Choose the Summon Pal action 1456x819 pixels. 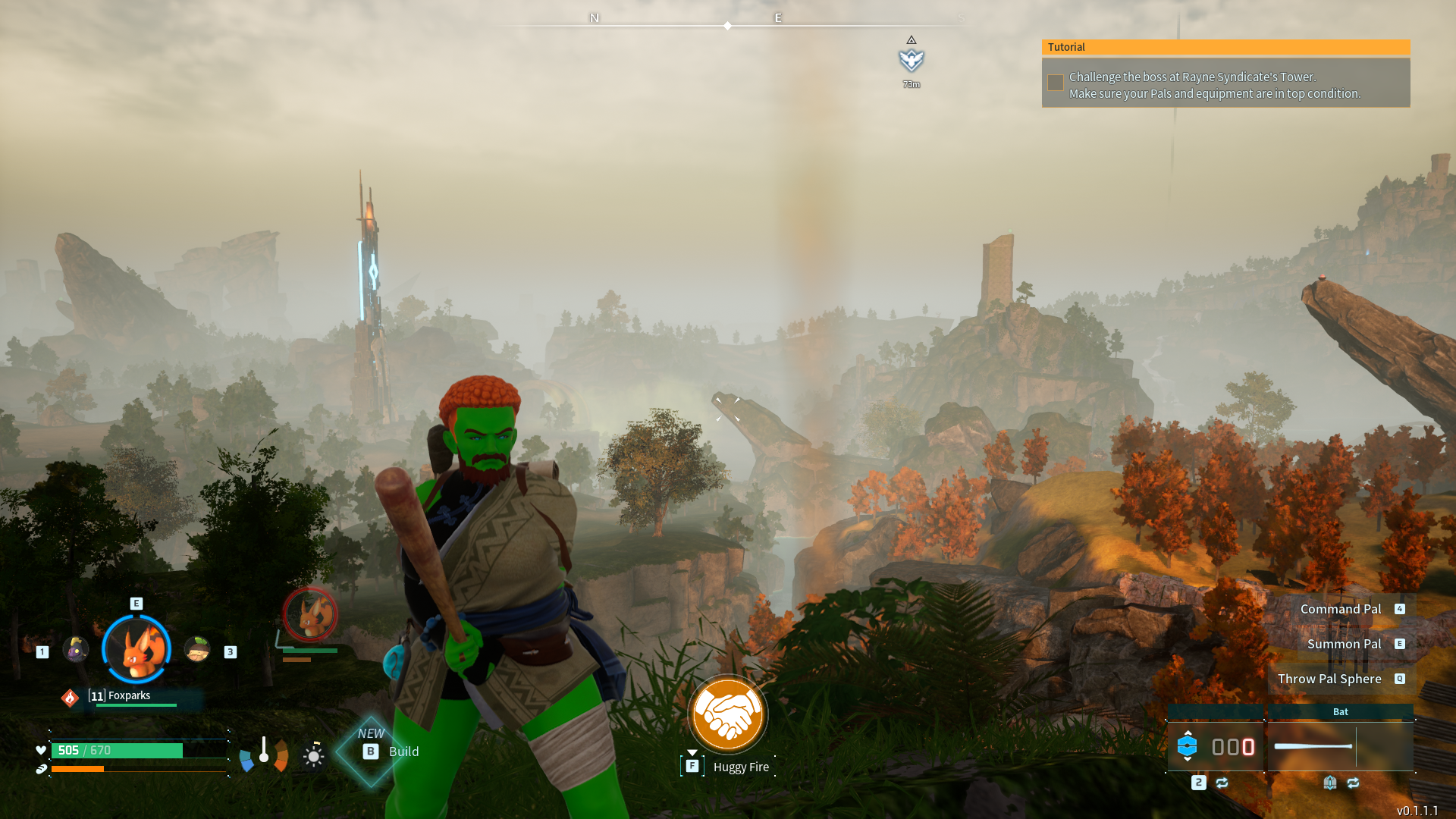[1344, 644]
